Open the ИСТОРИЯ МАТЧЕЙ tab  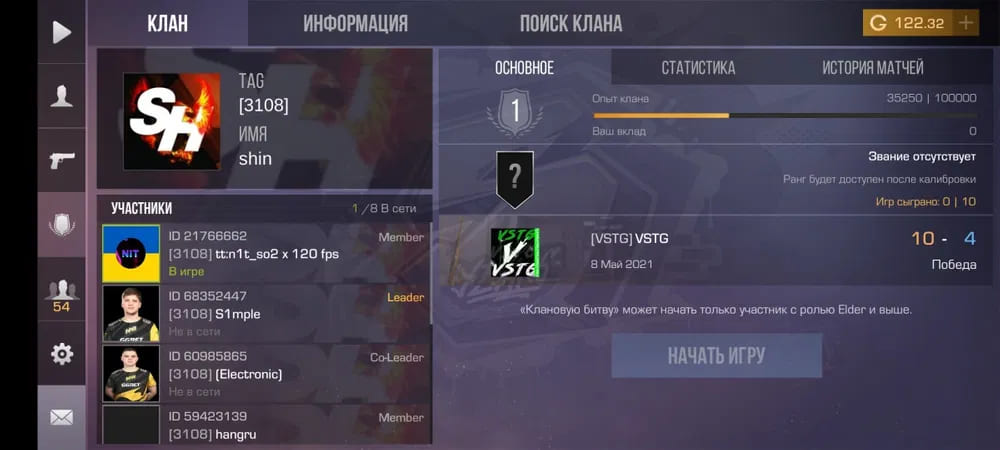coord(873,68)
